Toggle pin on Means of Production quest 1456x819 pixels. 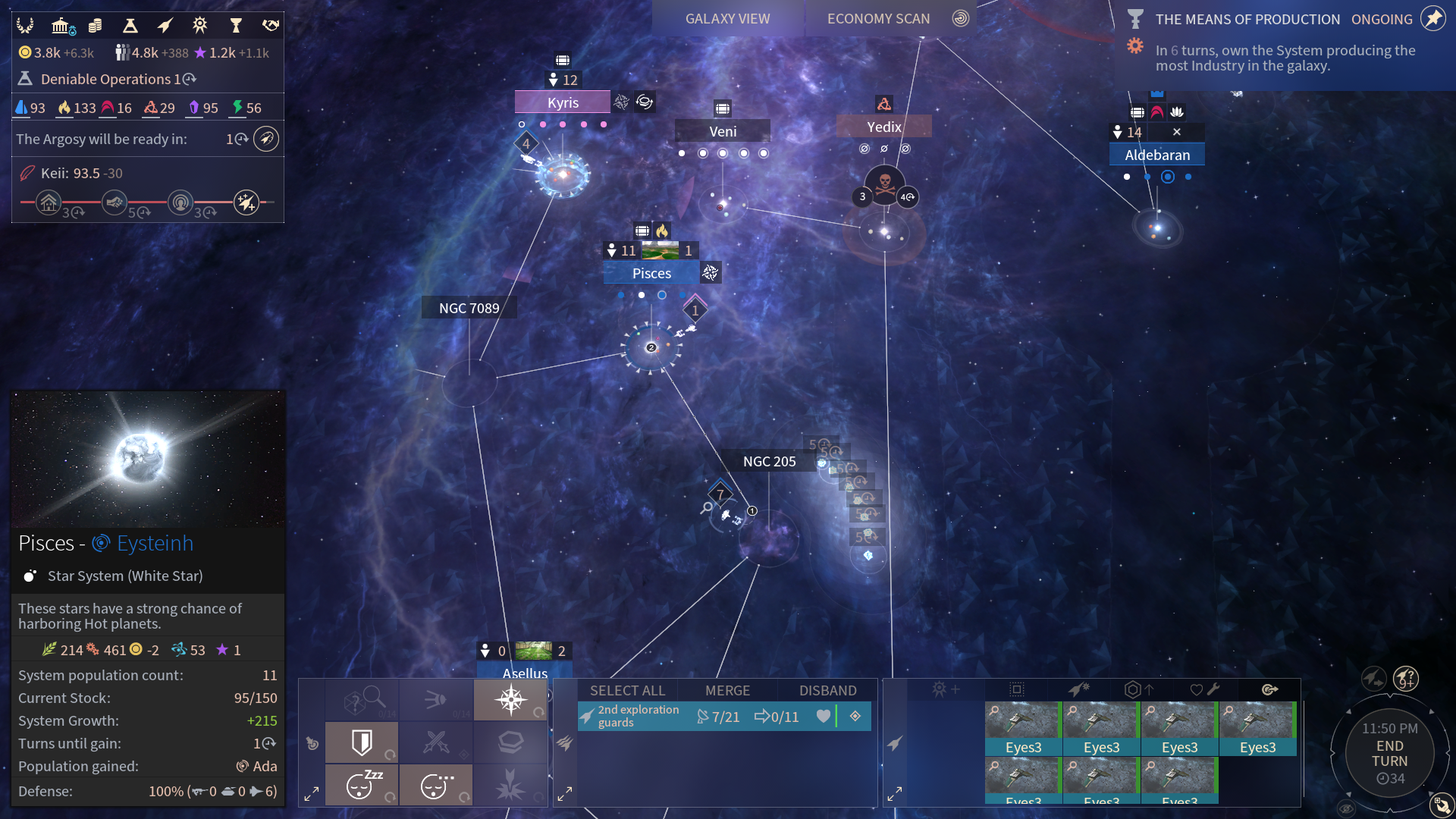(x=1432, y=19)
